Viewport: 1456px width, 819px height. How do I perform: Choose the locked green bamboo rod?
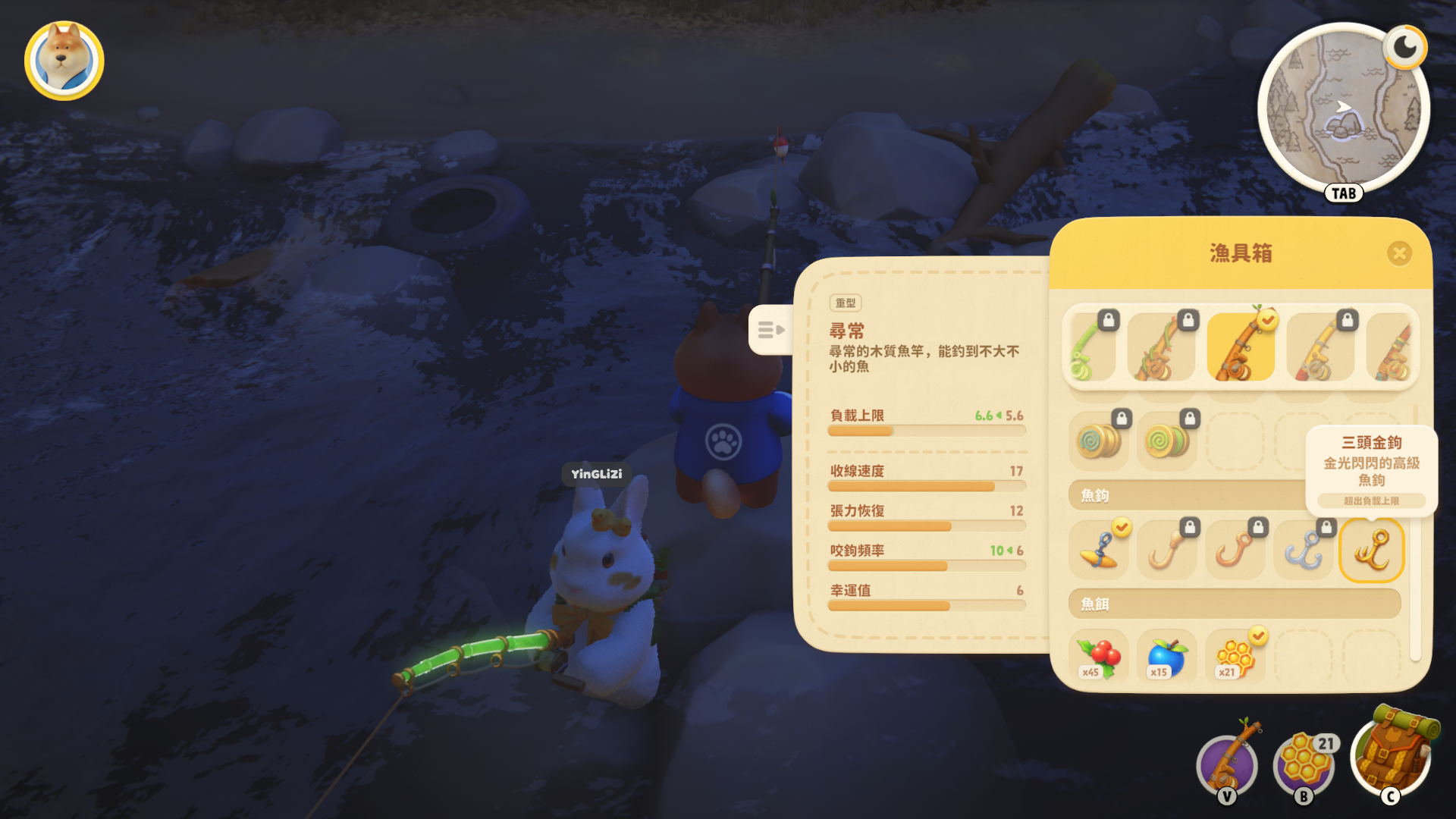coord(1090,347)
